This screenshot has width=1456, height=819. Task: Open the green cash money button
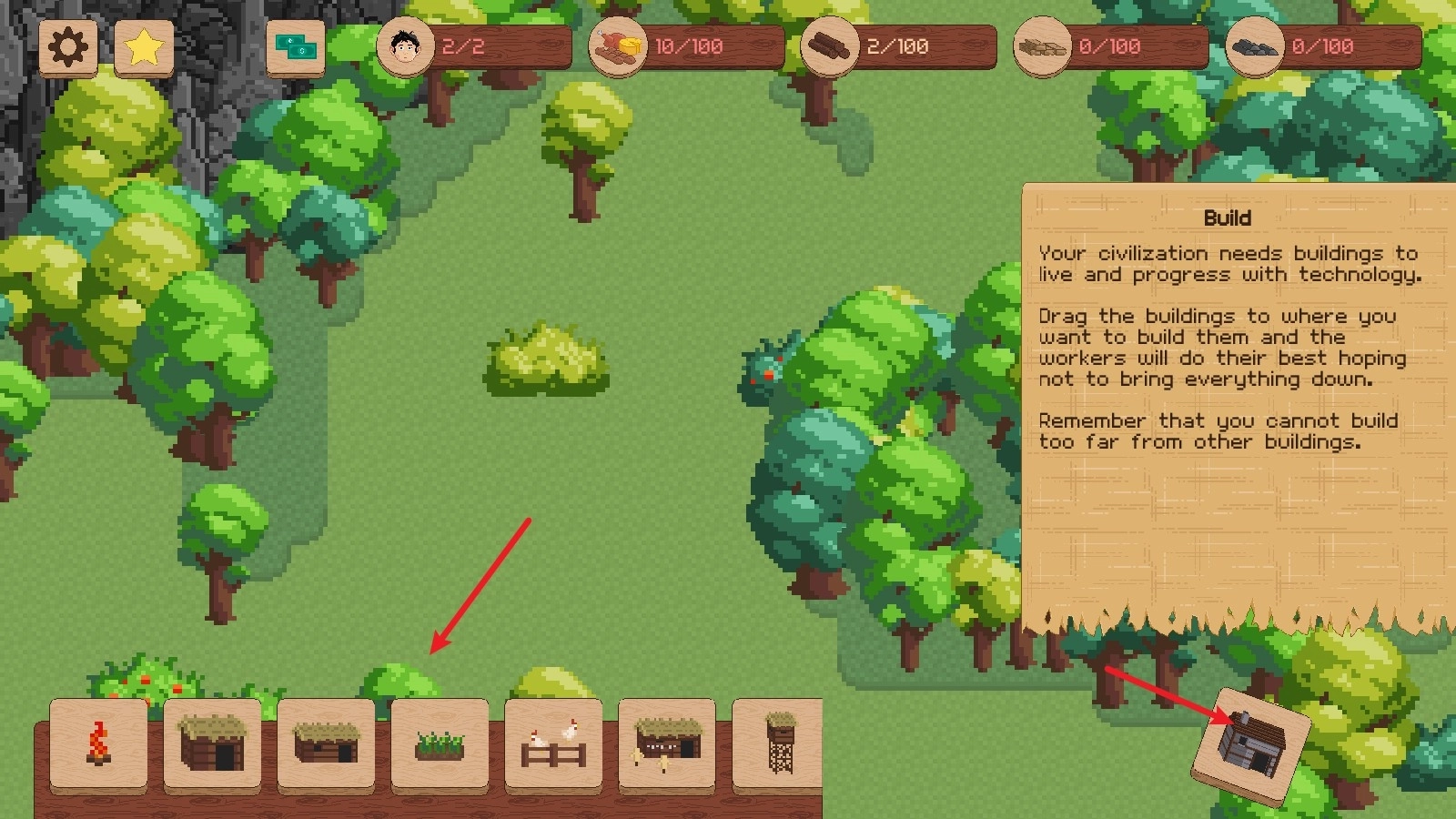(296, 47)
